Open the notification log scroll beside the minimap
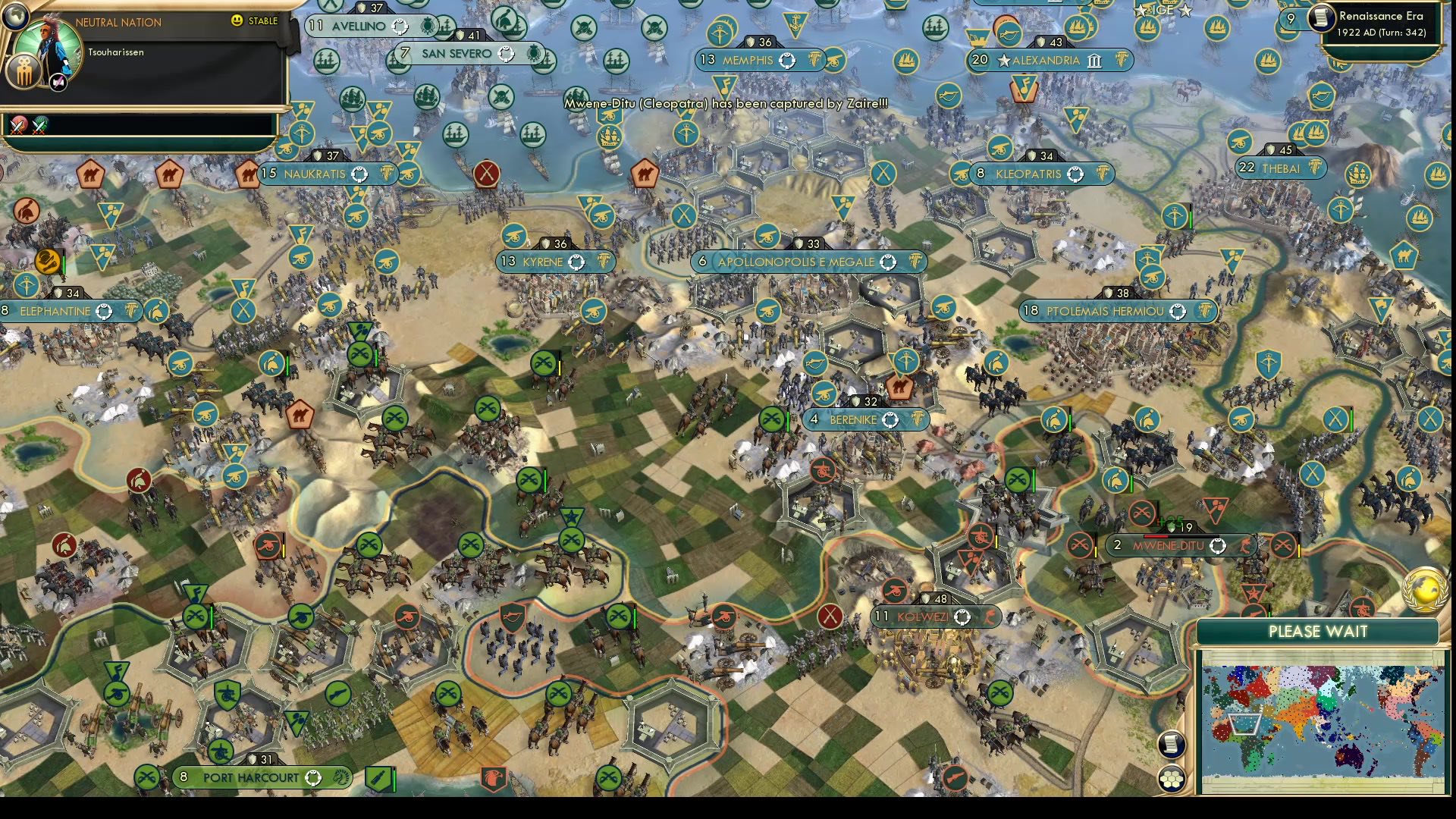1456x819 pixels. click(1172, 744)
